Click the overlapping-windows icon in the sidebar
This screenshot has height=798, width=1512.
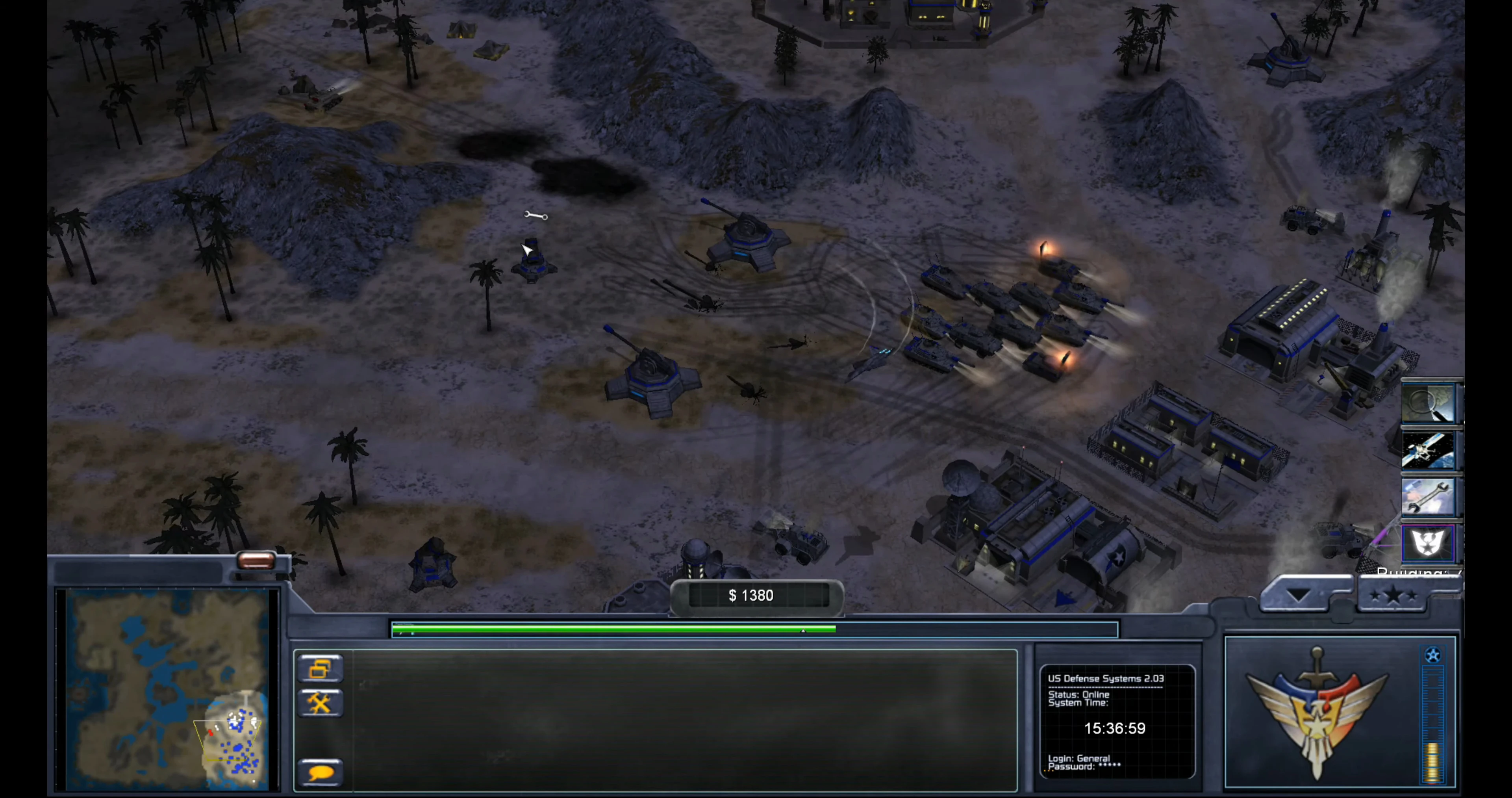(x=320, y=668)
